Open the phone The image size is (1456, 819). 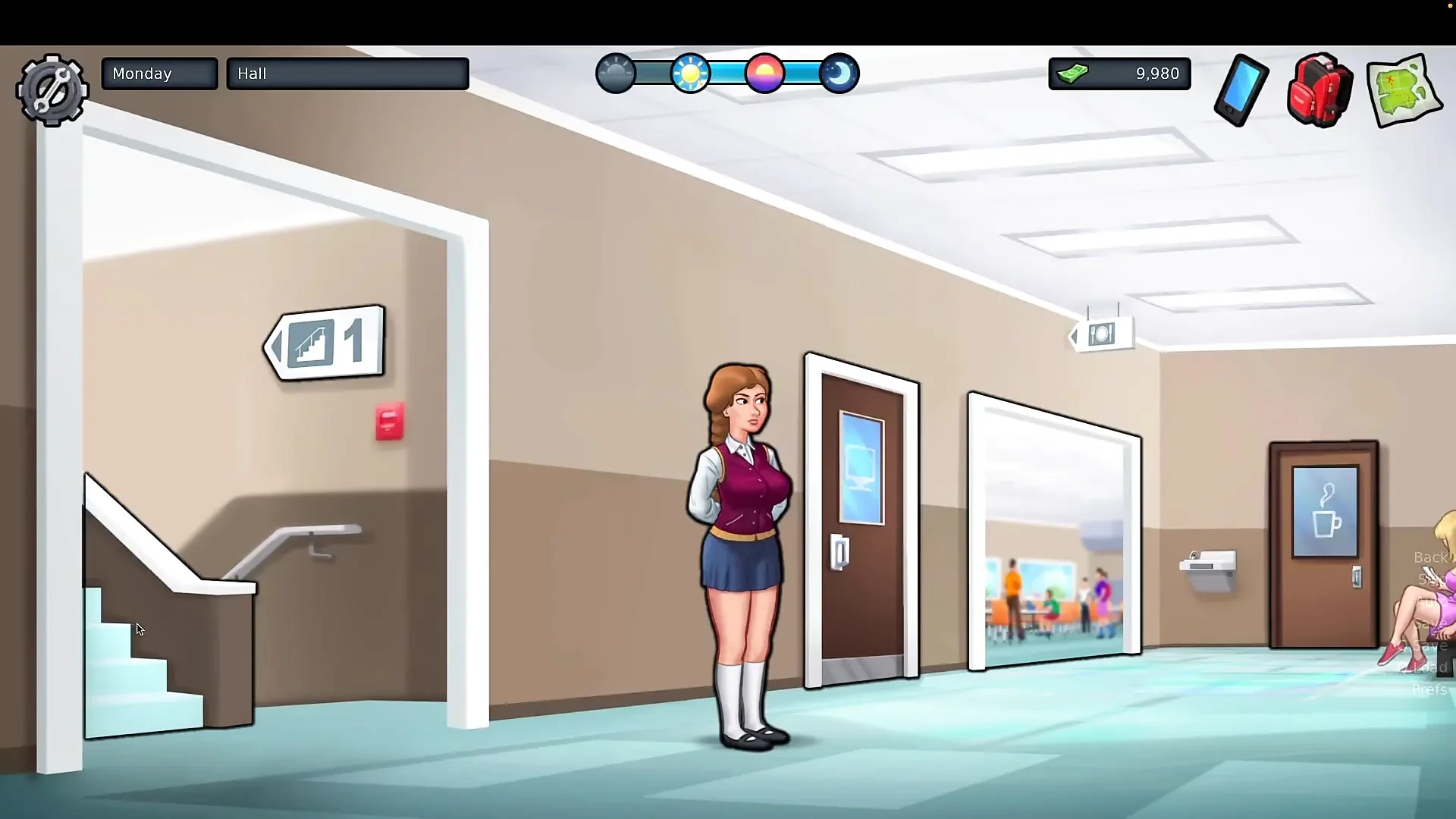(1241, 89)
